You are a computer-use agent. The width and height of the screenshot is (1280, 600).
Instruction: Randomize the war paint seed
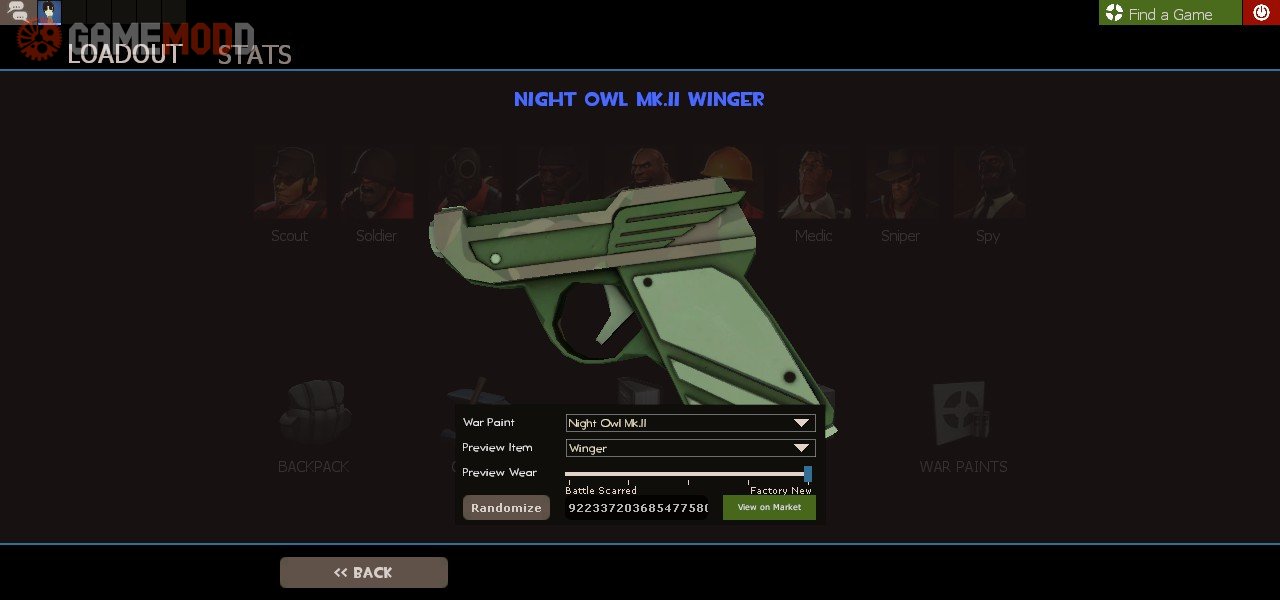point(506,508)
